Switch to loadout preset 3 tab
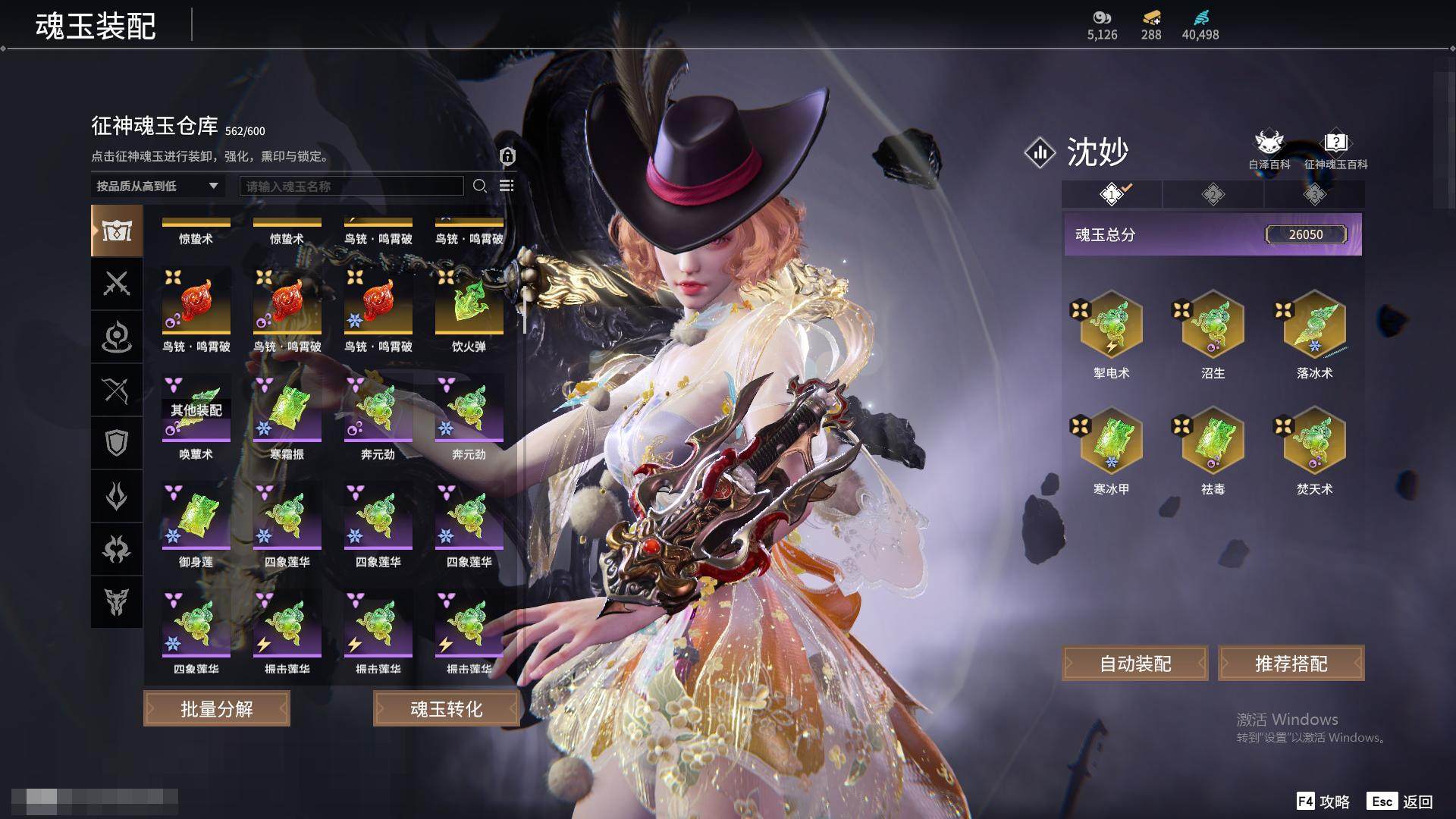1456x819 pixels. tap(1314, 194)
